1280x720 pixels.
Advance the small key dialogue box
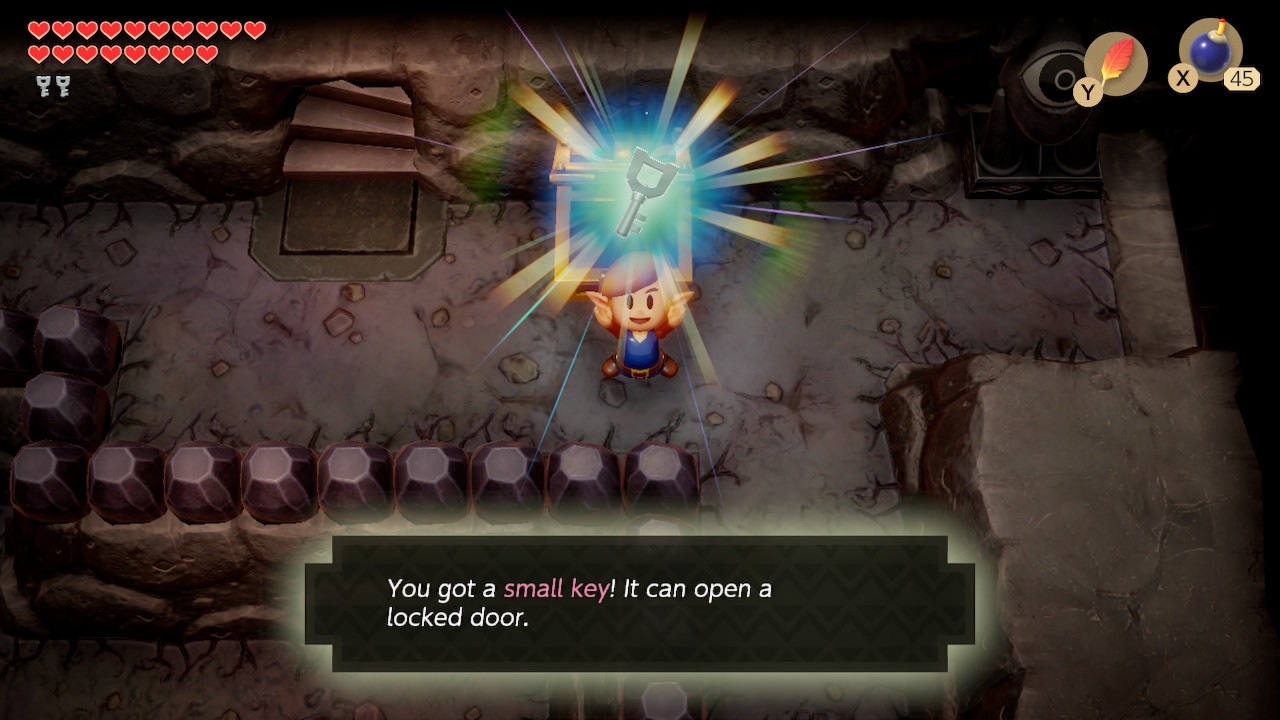[640, 603]
